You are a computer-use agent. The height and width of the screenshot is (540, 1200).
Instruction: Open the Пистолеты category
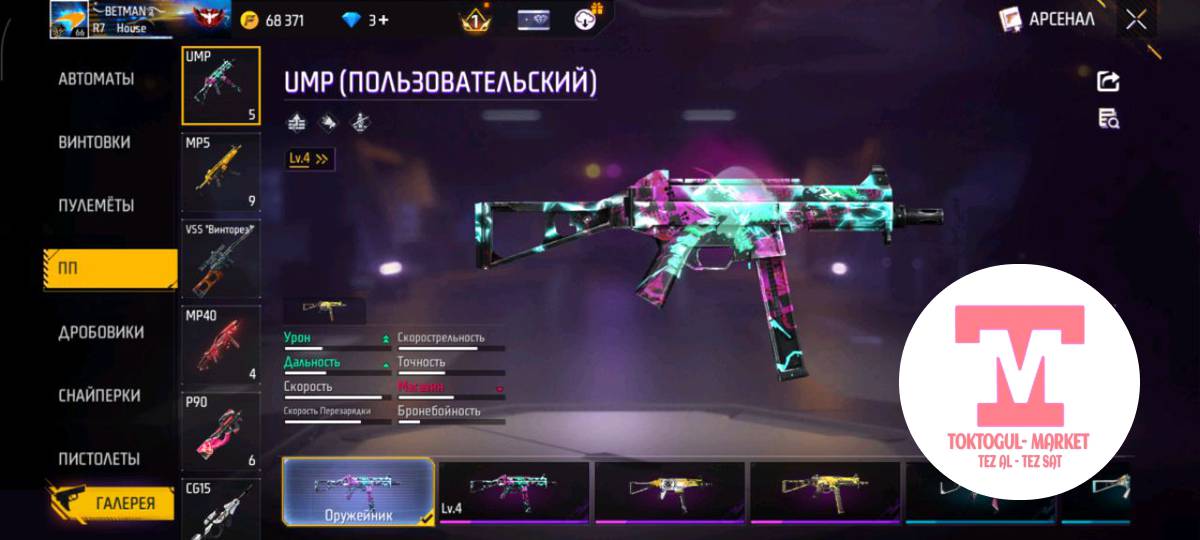pyautogui.click(x=98, y=459)
